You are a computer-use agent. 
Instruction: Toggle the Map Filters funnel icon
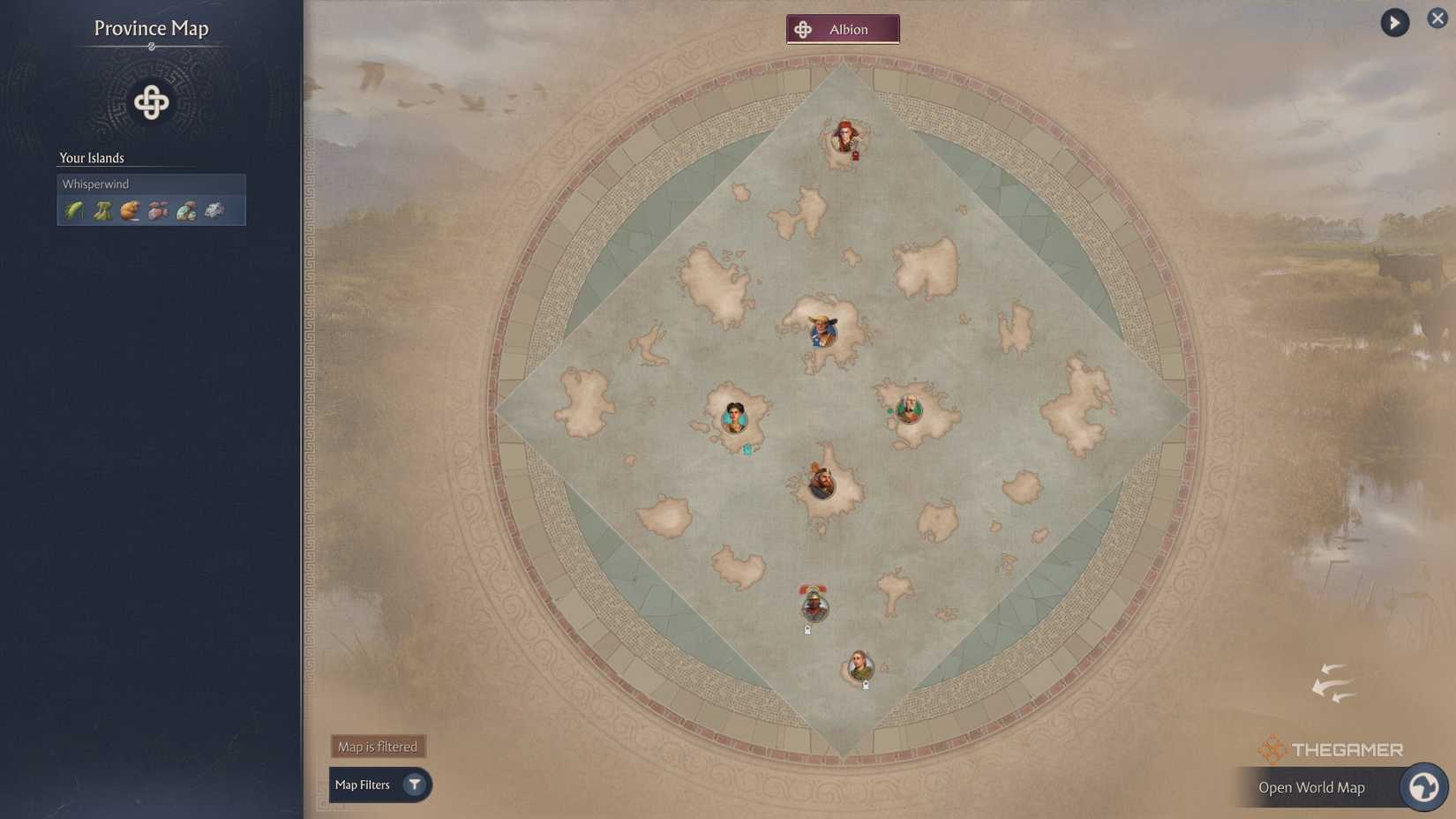(413, 785)
